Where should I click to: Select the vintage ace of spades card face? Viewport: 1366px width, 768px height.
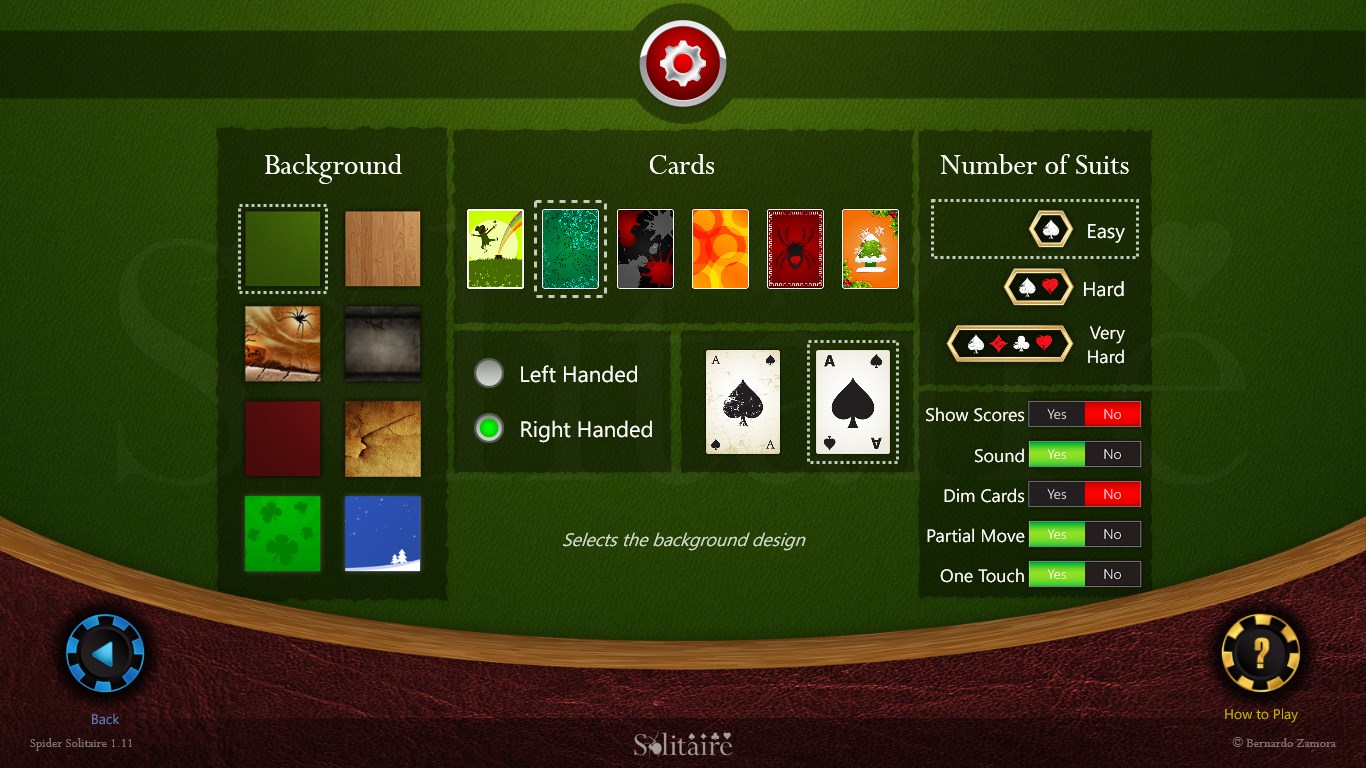[742, 401]
